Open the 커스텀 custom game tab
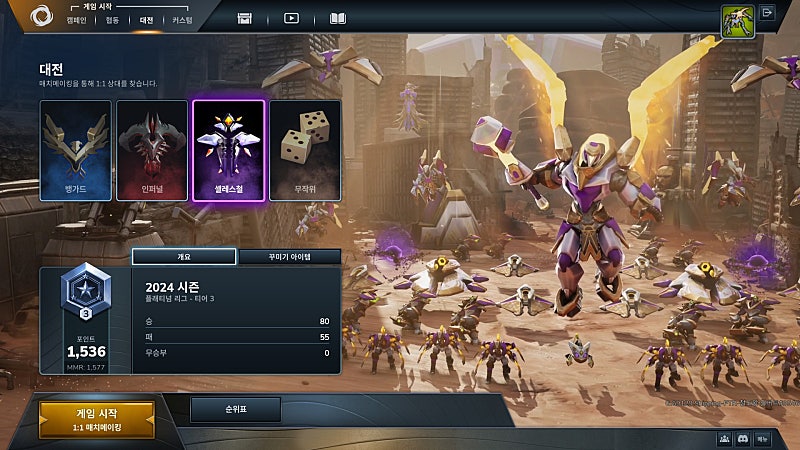This screenshot has width=800, height=450. pos(182,20)
